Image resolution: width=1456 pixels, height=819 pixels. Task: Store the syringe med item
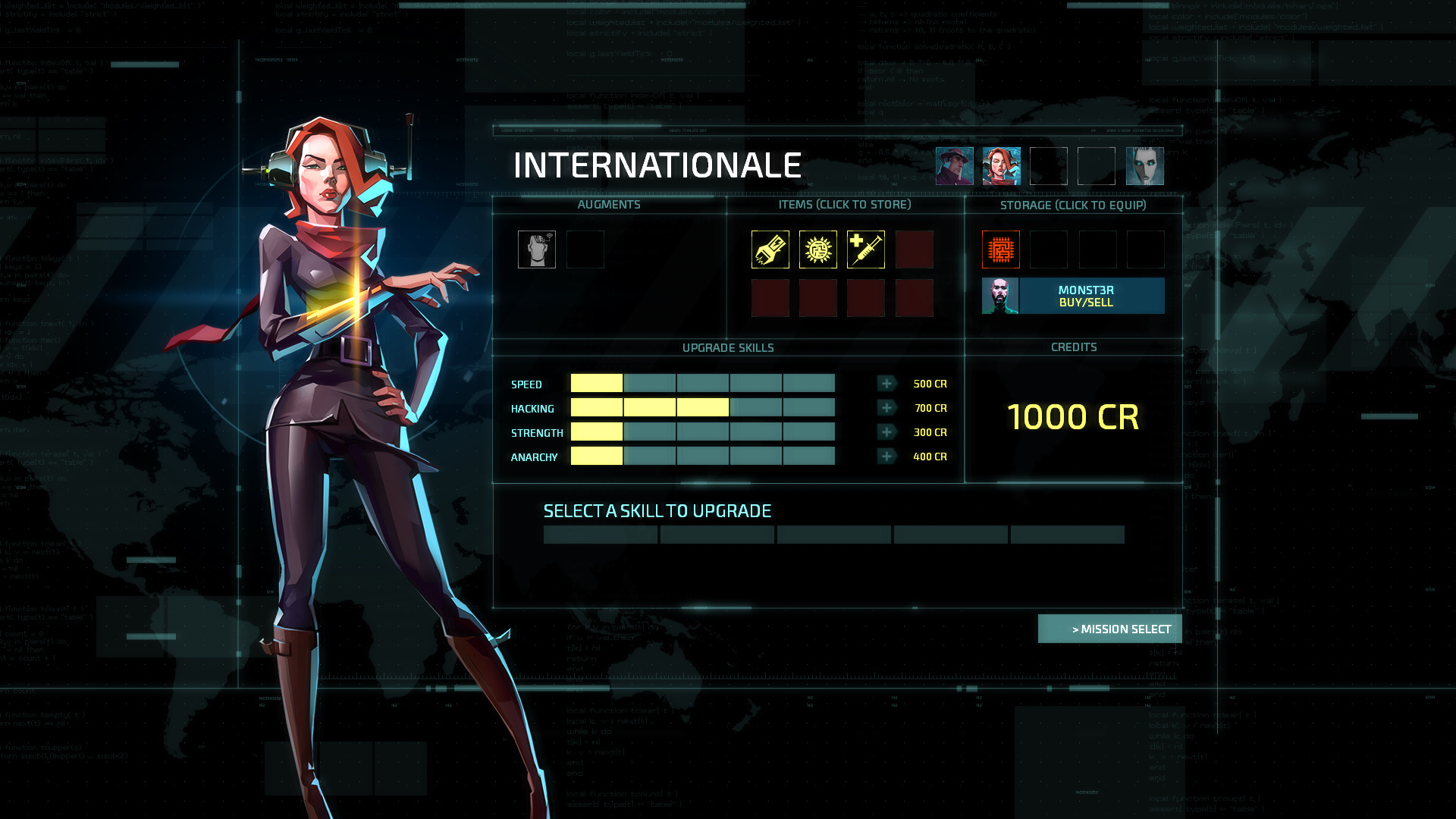point(866,249)
